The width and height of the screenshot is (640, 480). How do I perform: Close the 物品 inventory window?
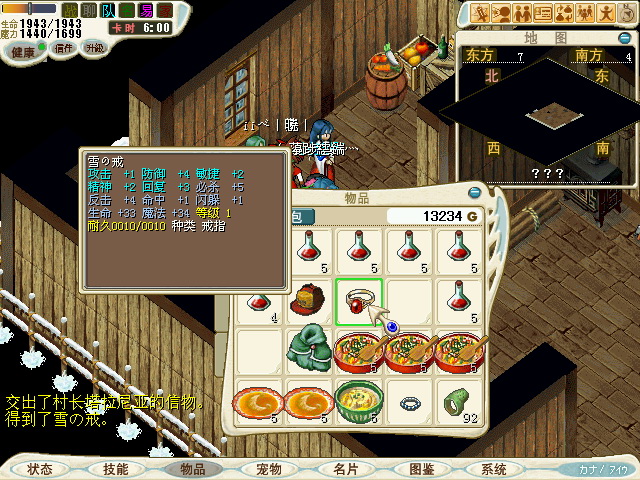click(475, 192)
